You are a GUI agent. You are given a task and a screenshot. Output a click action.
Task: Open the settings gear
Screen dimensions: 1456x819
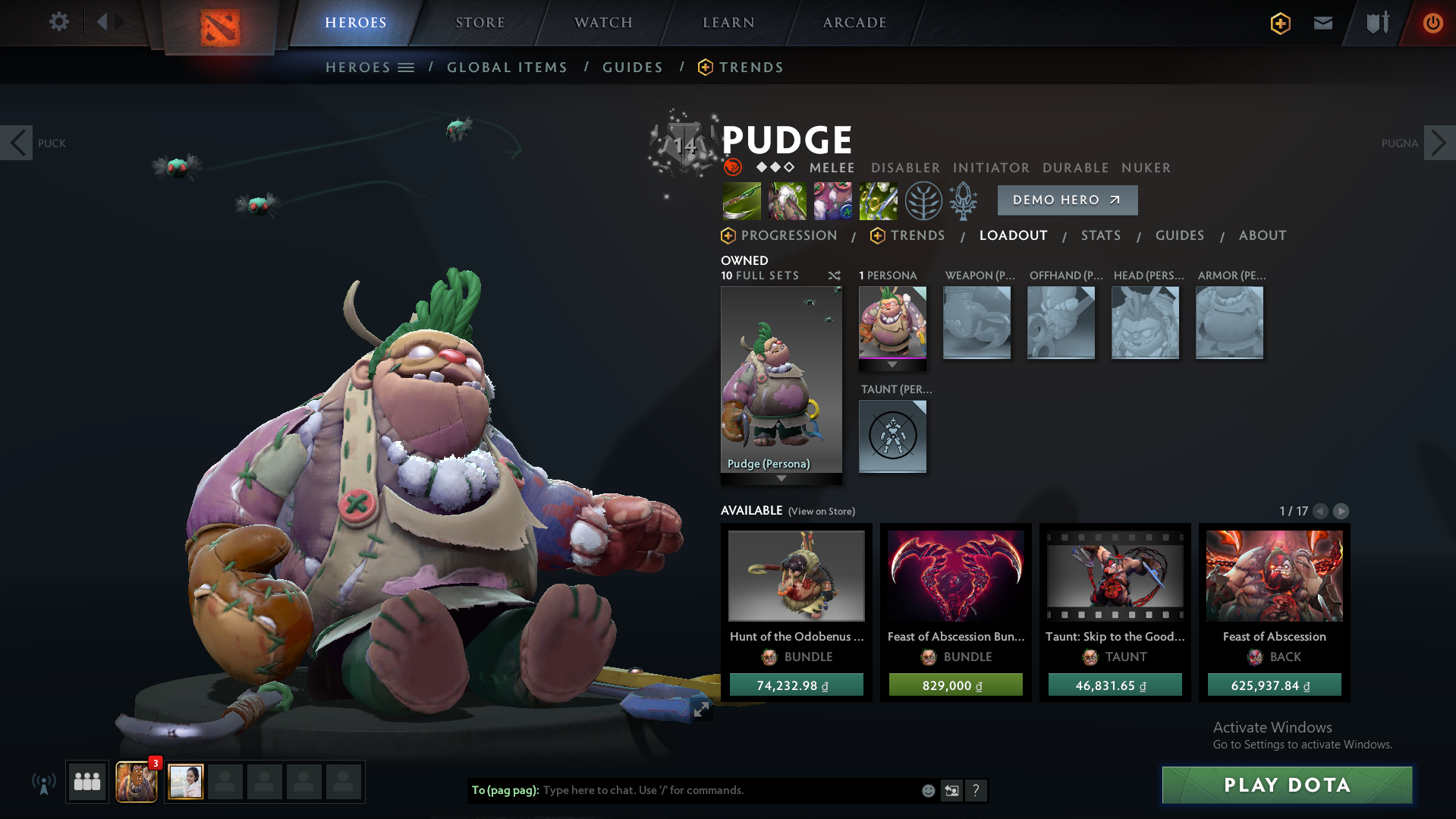58,22
